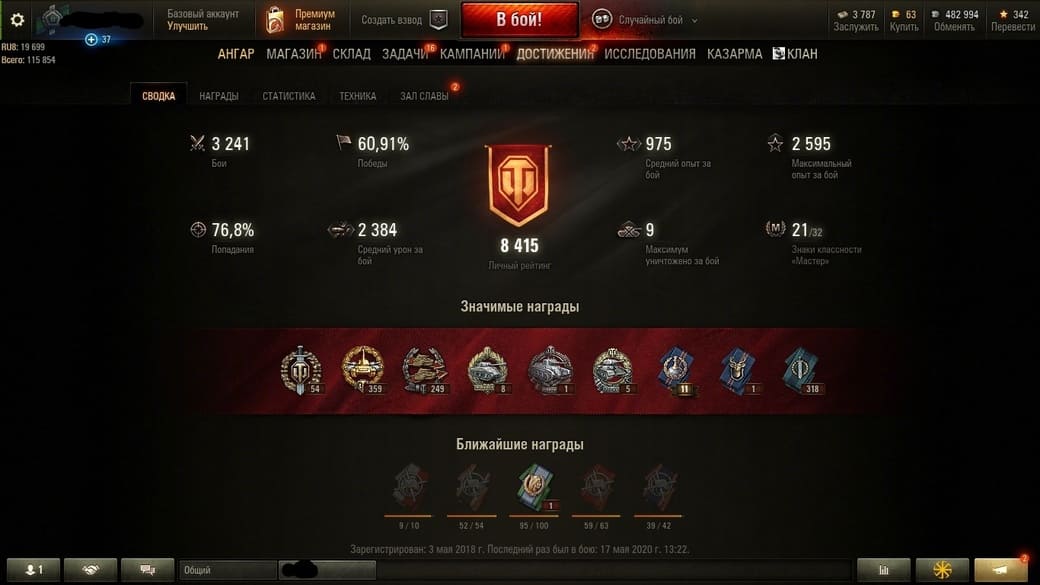Open the «МАГАЗИН» section
This screenshot has height=585, width=1040.
293,54
